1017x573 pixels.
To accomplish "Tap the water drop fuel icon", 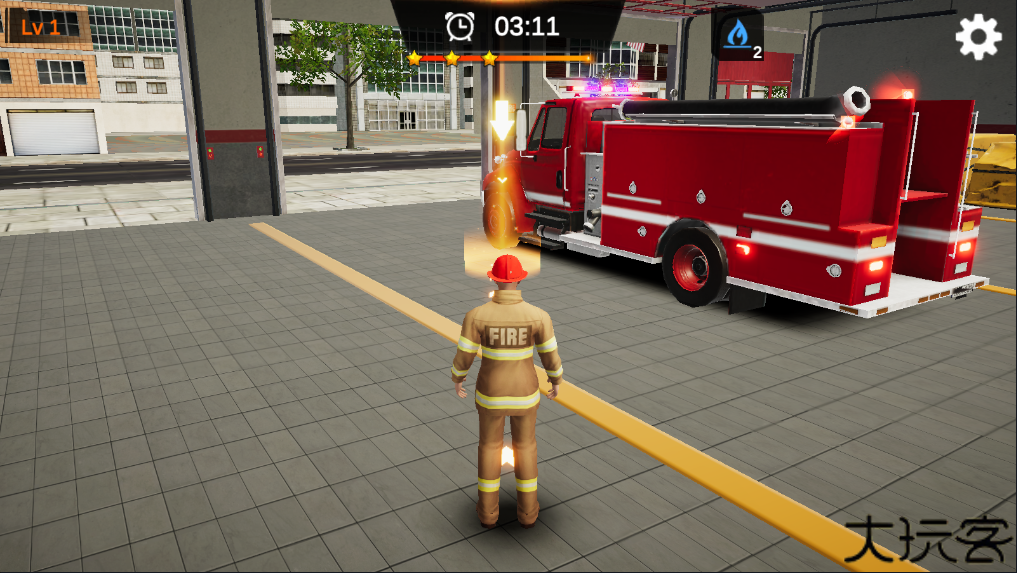I will coord(738,36).
